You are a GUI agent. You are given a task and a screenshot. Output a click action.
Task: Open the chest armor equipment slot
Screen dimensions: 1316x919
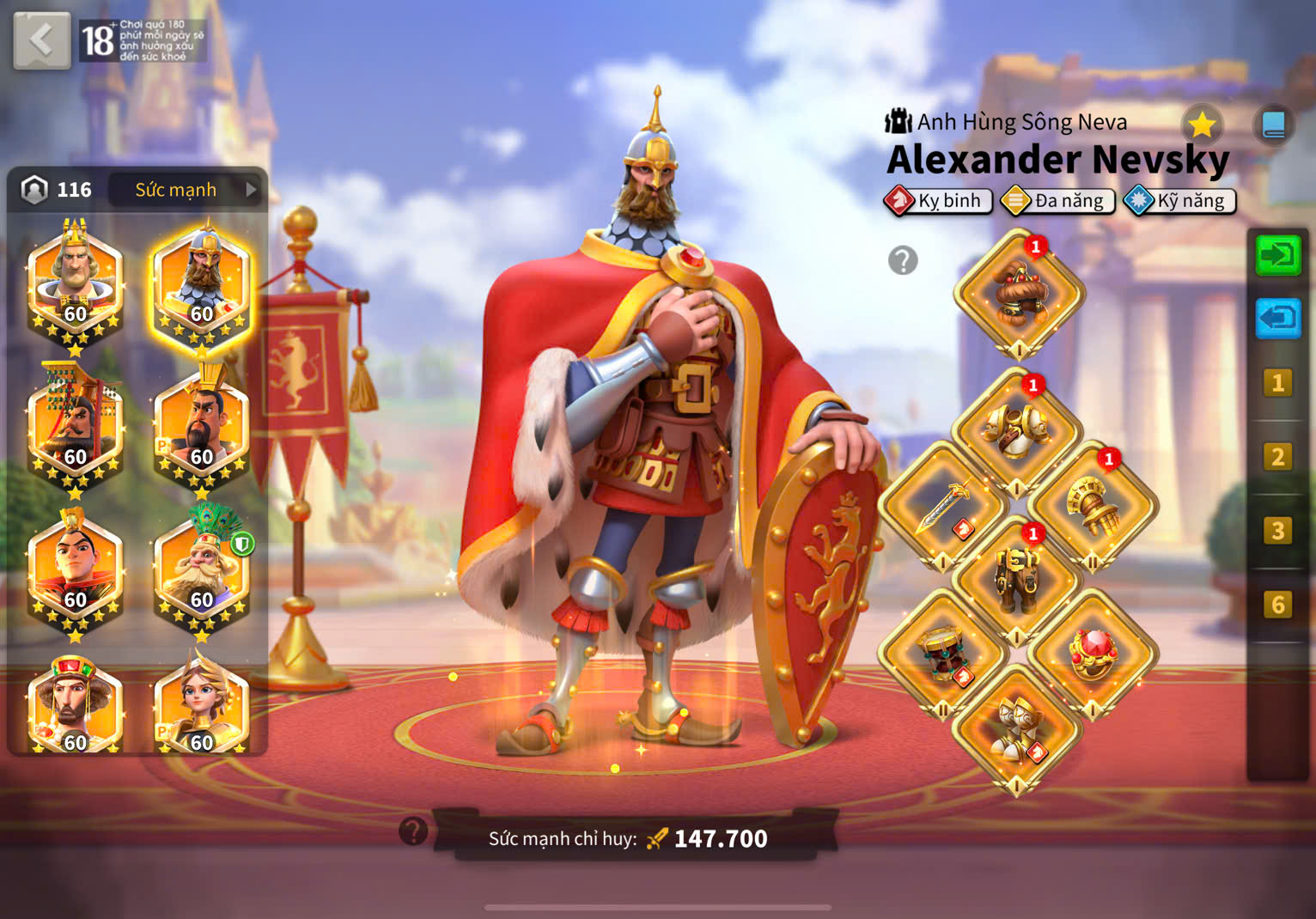pyautogui.click(x=1016, y=430)
